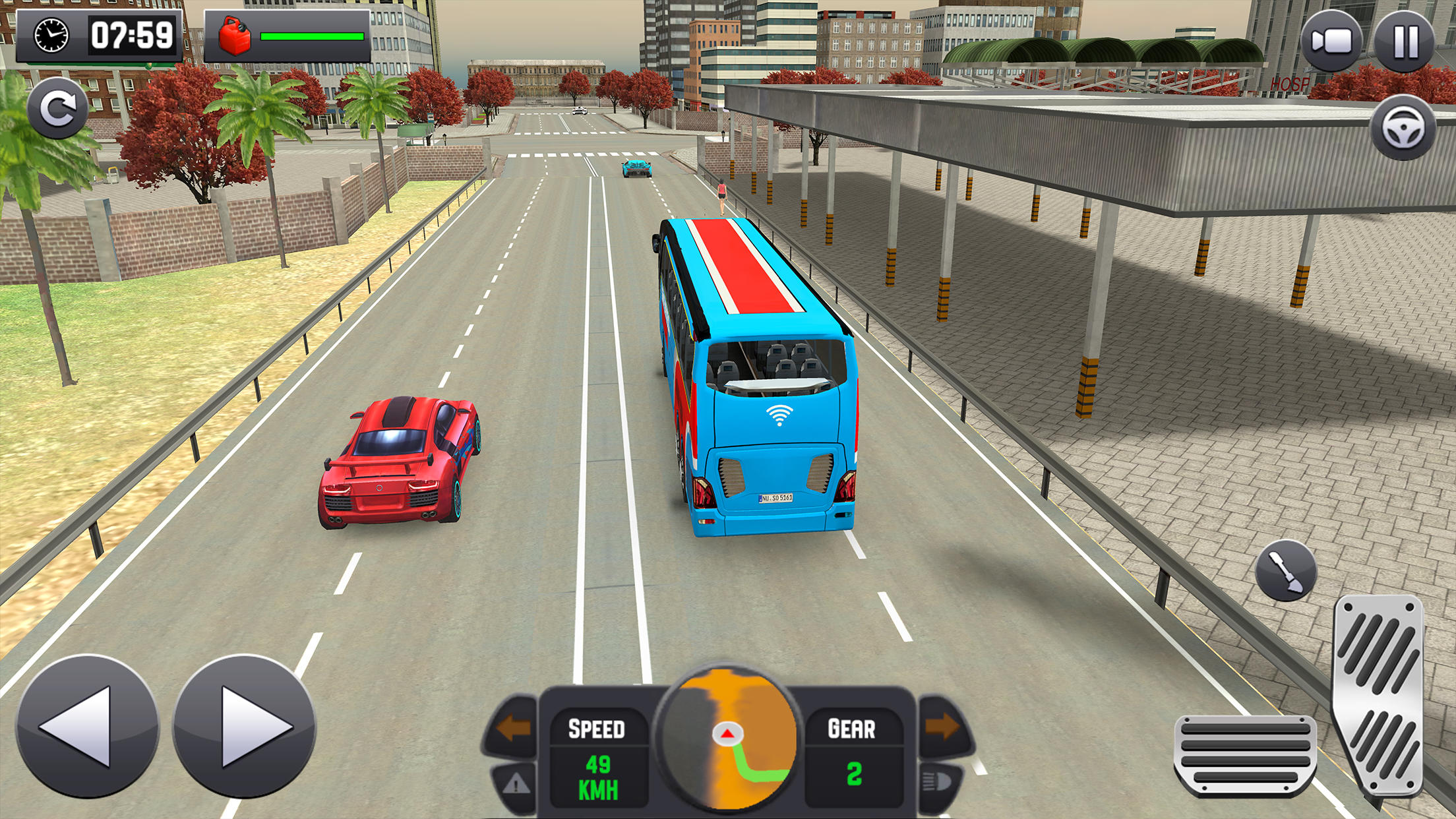Step on the accelerator pedal
Screen dimensions: 1456x819
pyautogui.click(x=1379, y=696)
